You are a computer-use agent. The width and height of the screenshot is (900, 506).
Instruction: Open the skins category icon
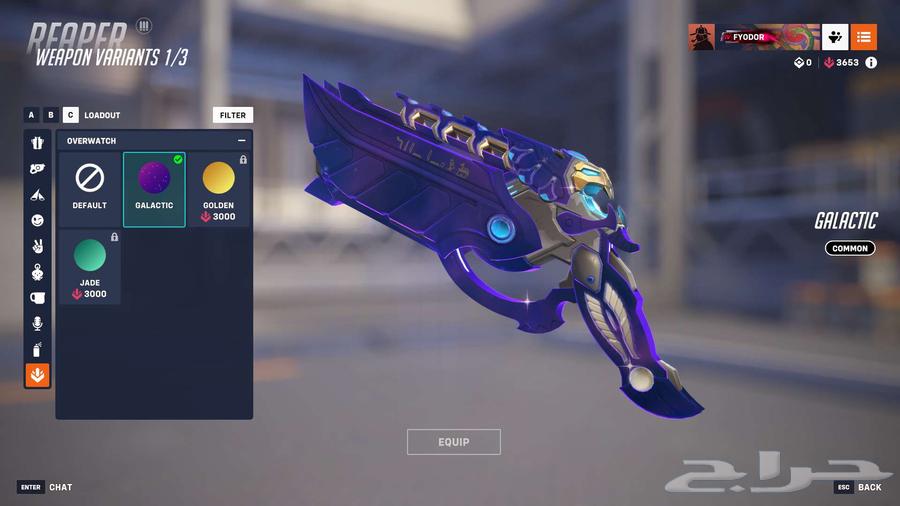[x=38, y=143]
